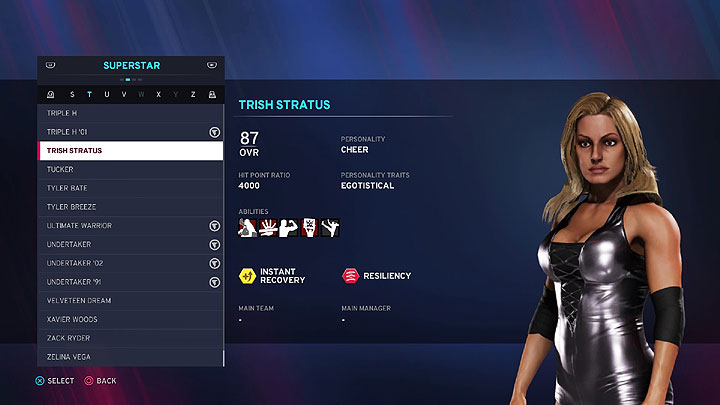Select the Instant Recovery payback icon
The width and height of the screenshot is (720, 405).
246,276
